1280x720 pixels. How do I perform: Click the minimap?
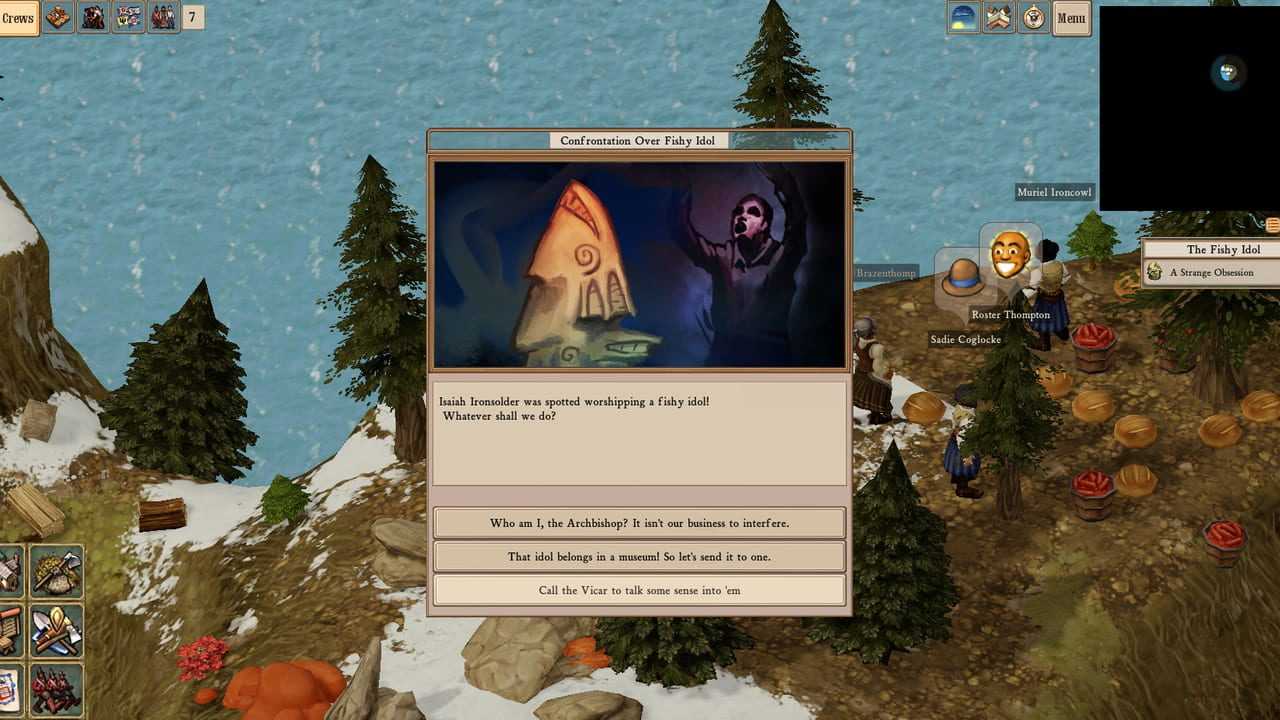coord(1189,108)
